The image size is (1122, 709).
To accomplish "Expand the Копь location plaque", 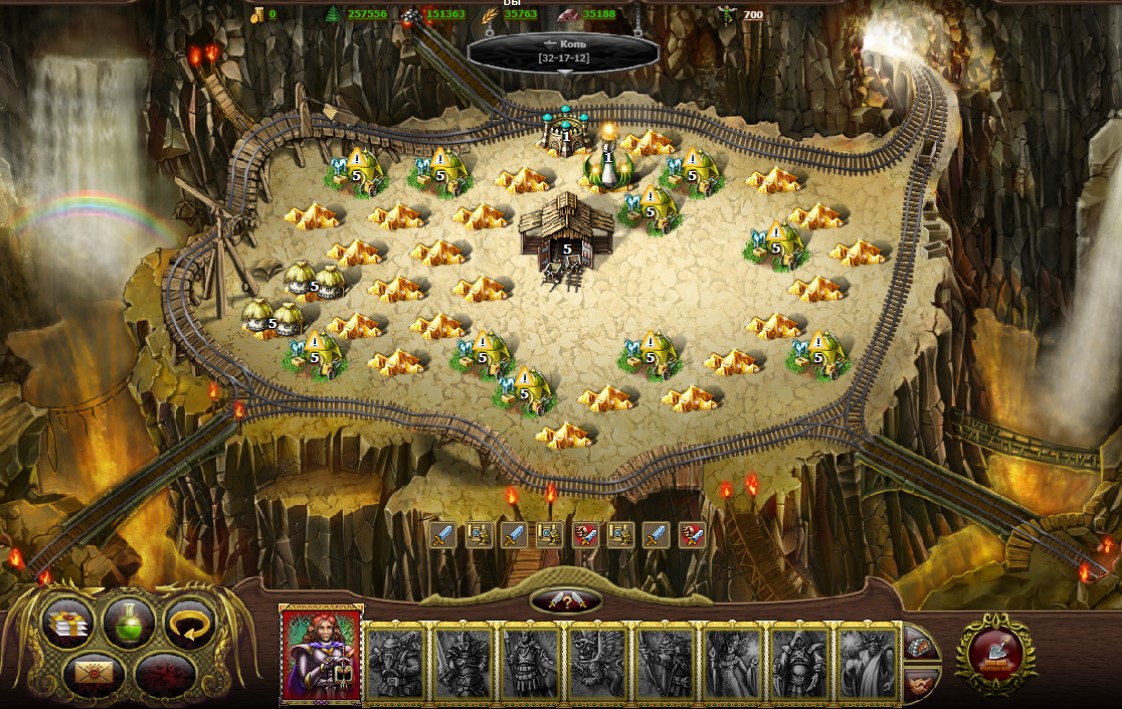I will coord(563,51).
